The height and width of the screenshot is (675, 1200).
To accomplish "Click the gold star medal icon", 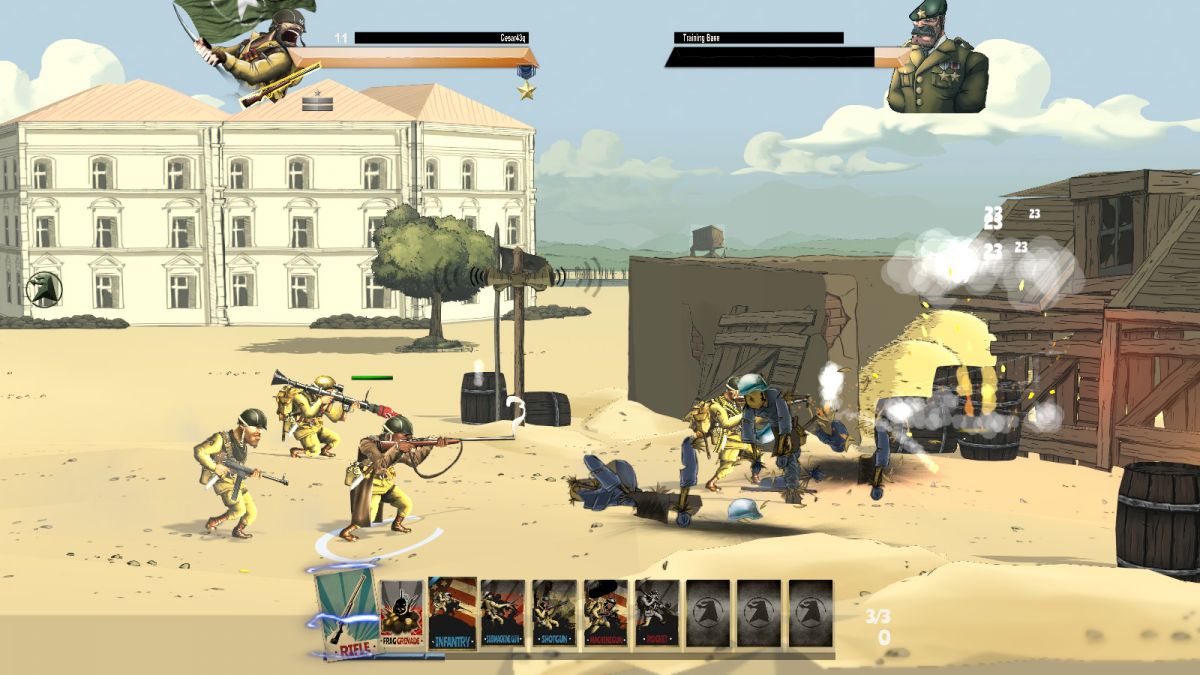I will (x=526, y=91).
